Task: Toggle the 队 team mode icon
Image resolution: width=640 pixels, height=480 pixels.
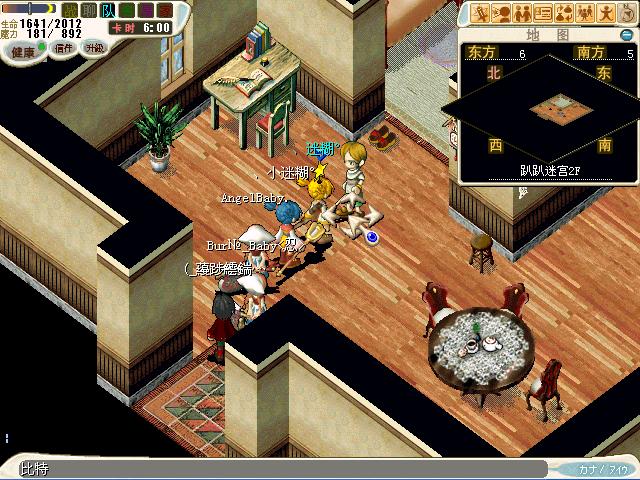Action: [107, 10]
